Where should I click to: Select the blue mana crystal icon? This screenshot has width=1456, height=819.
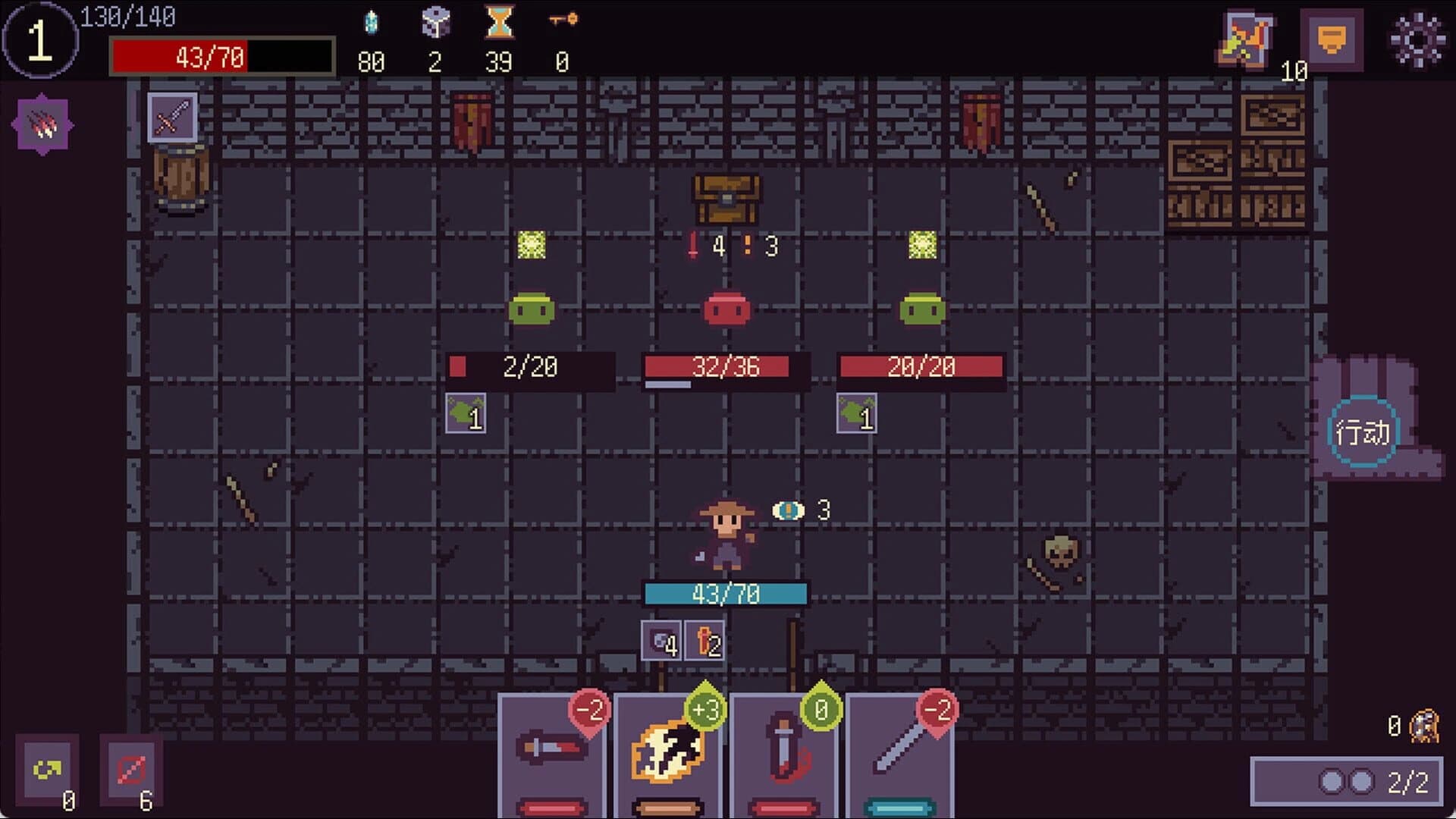(371, 21)
